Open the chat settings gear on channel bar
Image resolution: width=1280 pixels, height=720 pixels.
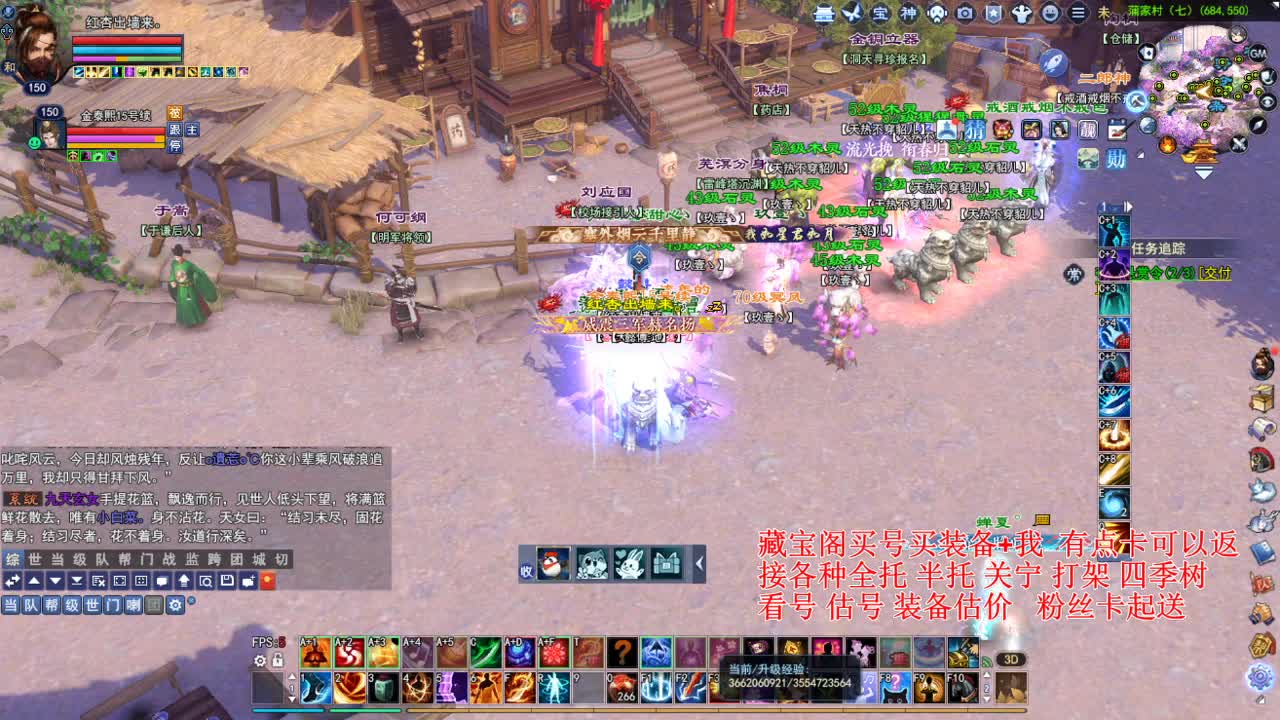pos(173,604)
